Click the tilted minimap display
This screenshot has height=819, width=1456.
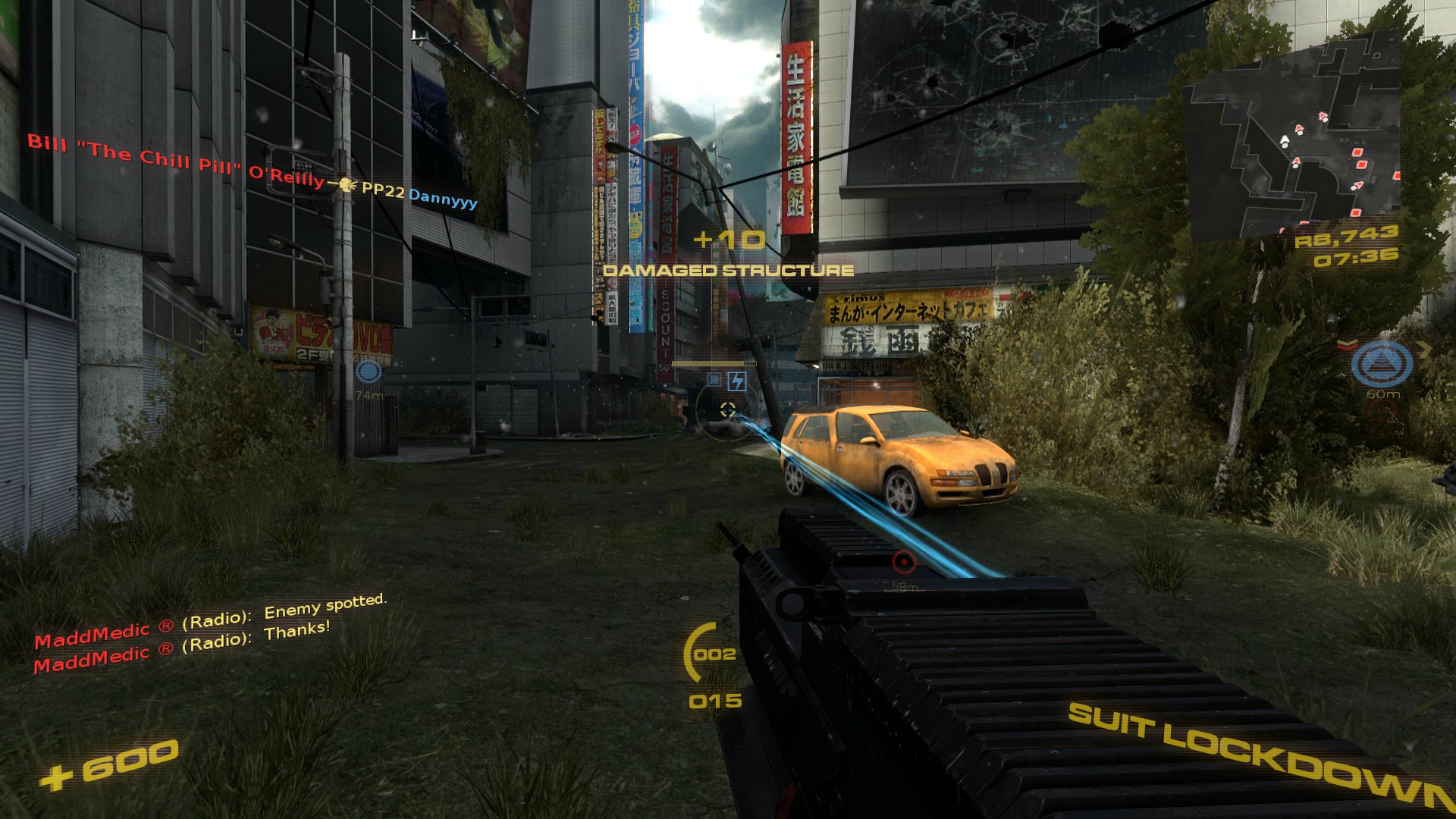coord(1289,140)
